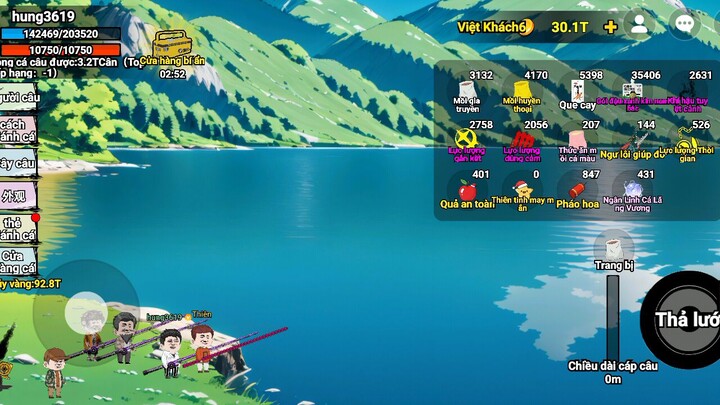Cast the net with Thả lưới button
The width and height of the screenshot is (720, 405).
click(x=688, y=318)
